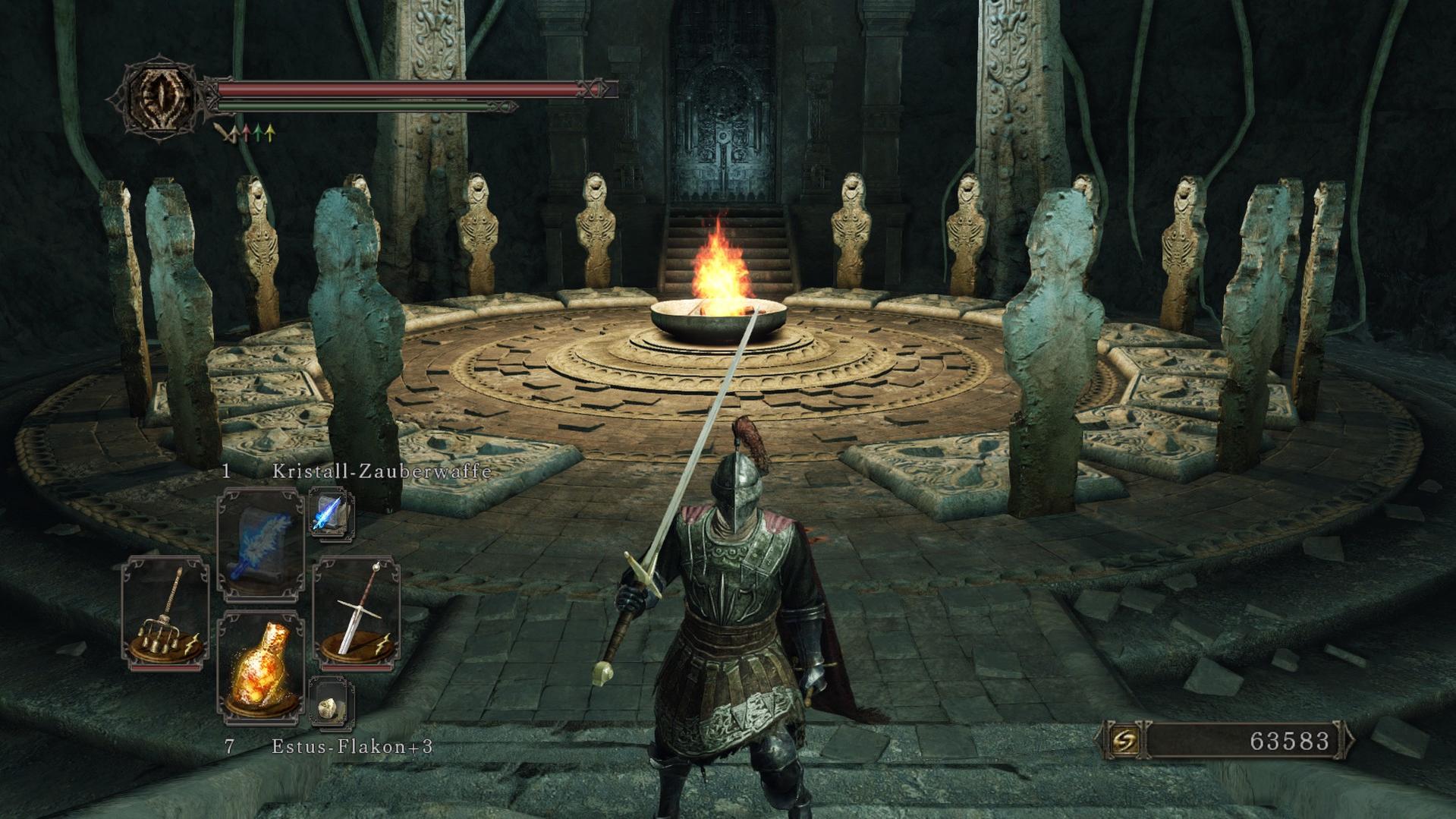Image resolution: width=1456 pixels, height=819 pixels.
Task: Click the green arrow buff icon
Action: tap(258, 134)
